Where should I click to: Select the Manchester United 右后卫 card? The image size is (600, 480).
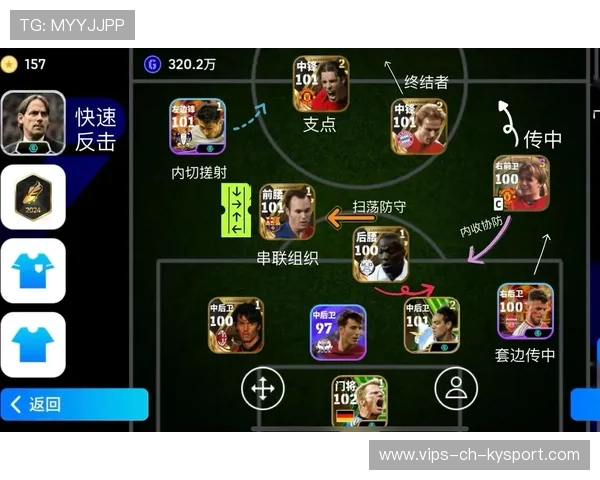click(x=521, y=183)
